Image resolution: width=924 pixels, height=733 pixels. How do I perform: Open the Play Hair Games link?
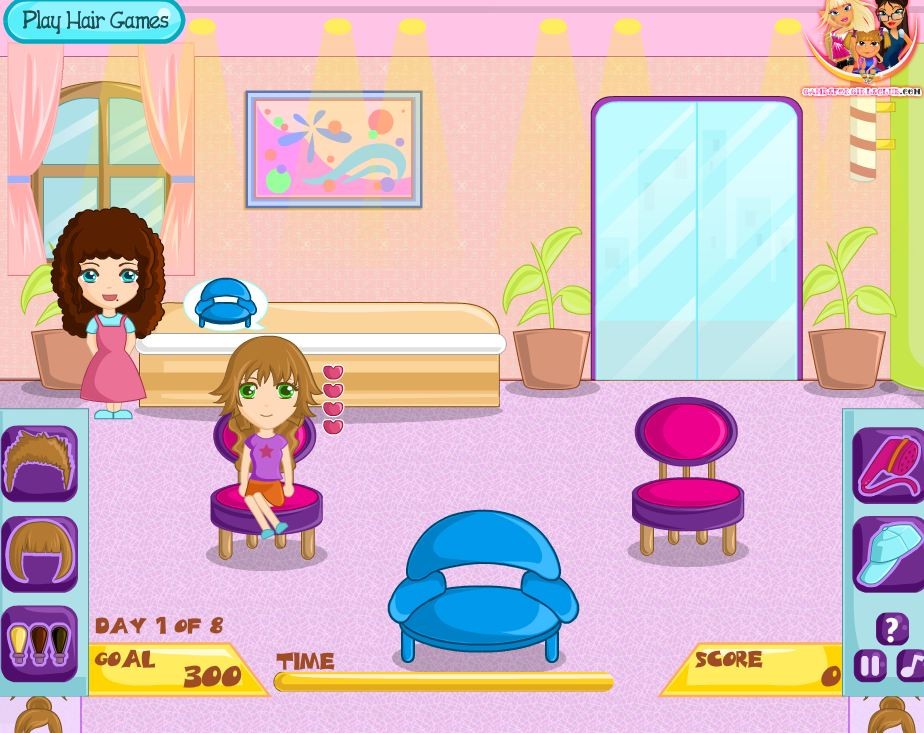coord(94,20)
